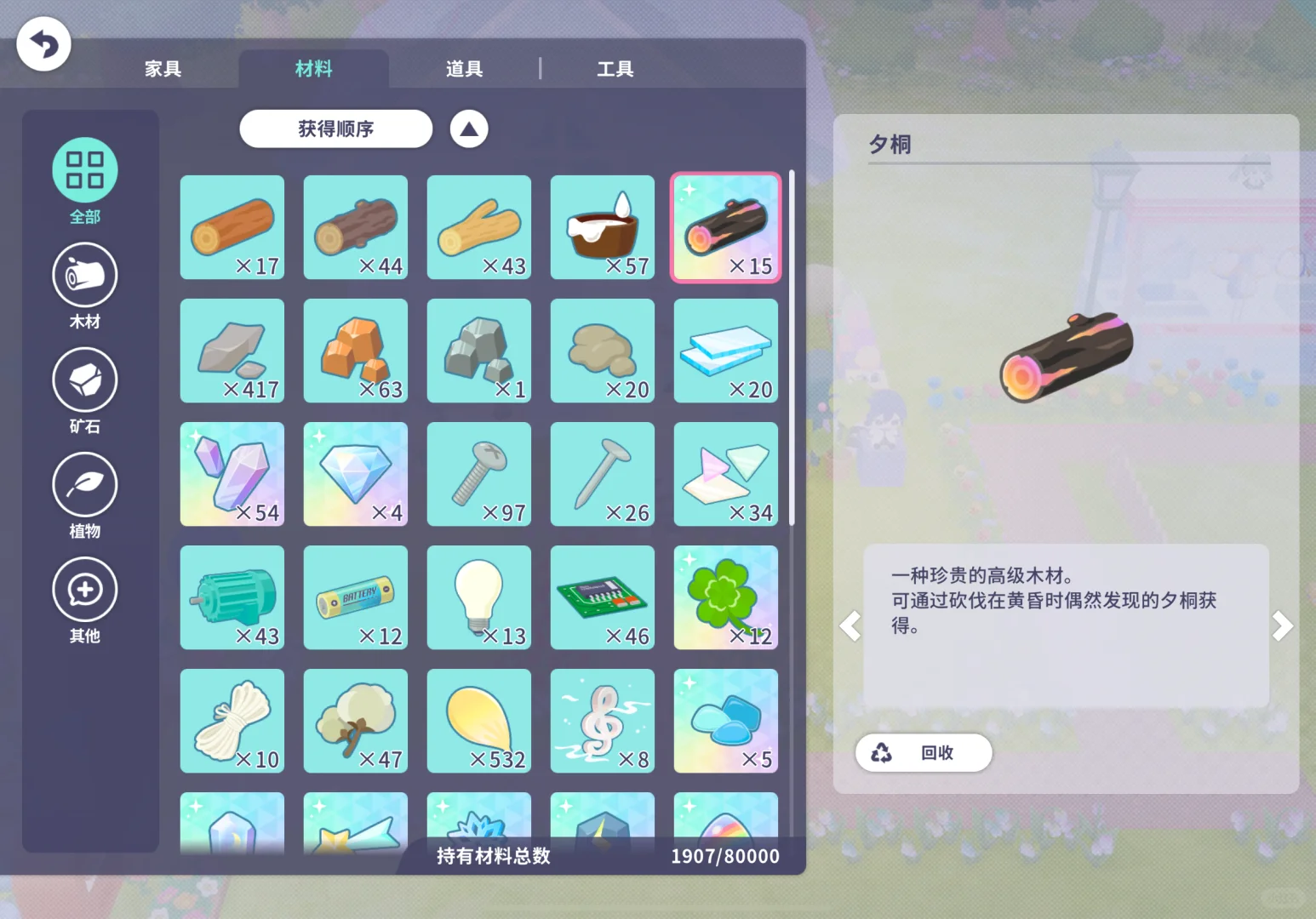Open the 道具 tab
Viewport: 1316px width, 919px height.
[x=464, y=69]
